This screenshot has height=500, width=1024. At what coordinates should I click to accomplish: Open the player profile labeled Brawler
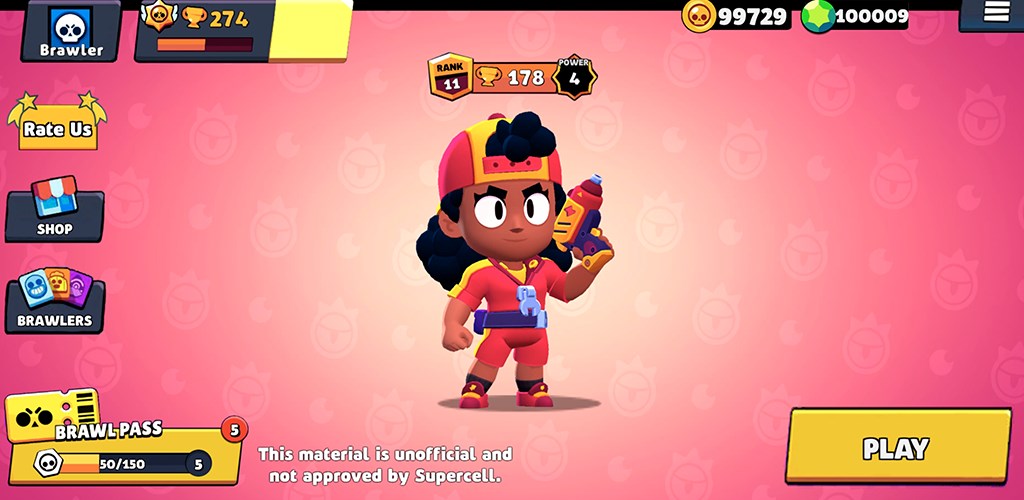pos(71,31)
